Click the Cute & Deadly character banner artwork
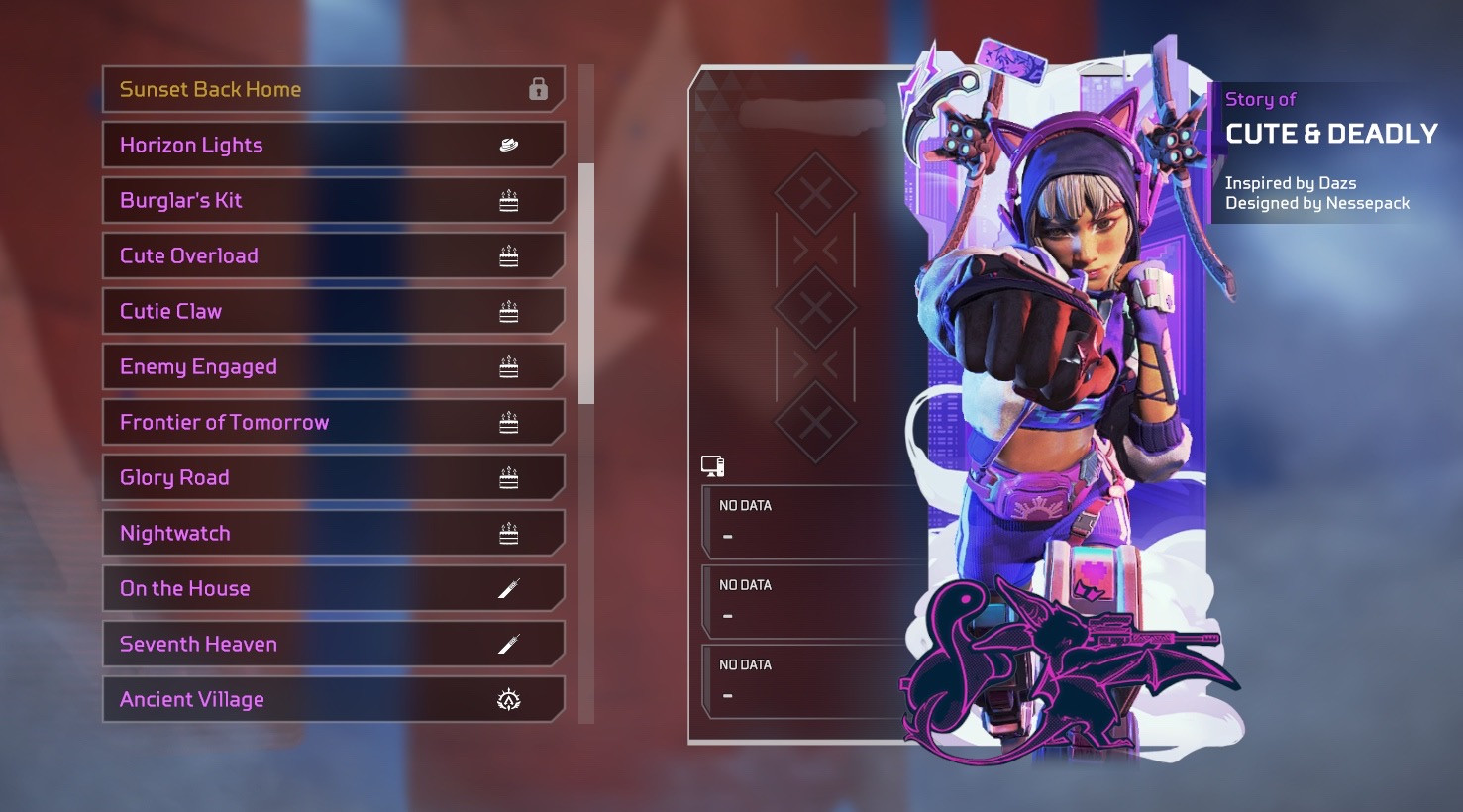1463x812 pixels. (1065, 396)
